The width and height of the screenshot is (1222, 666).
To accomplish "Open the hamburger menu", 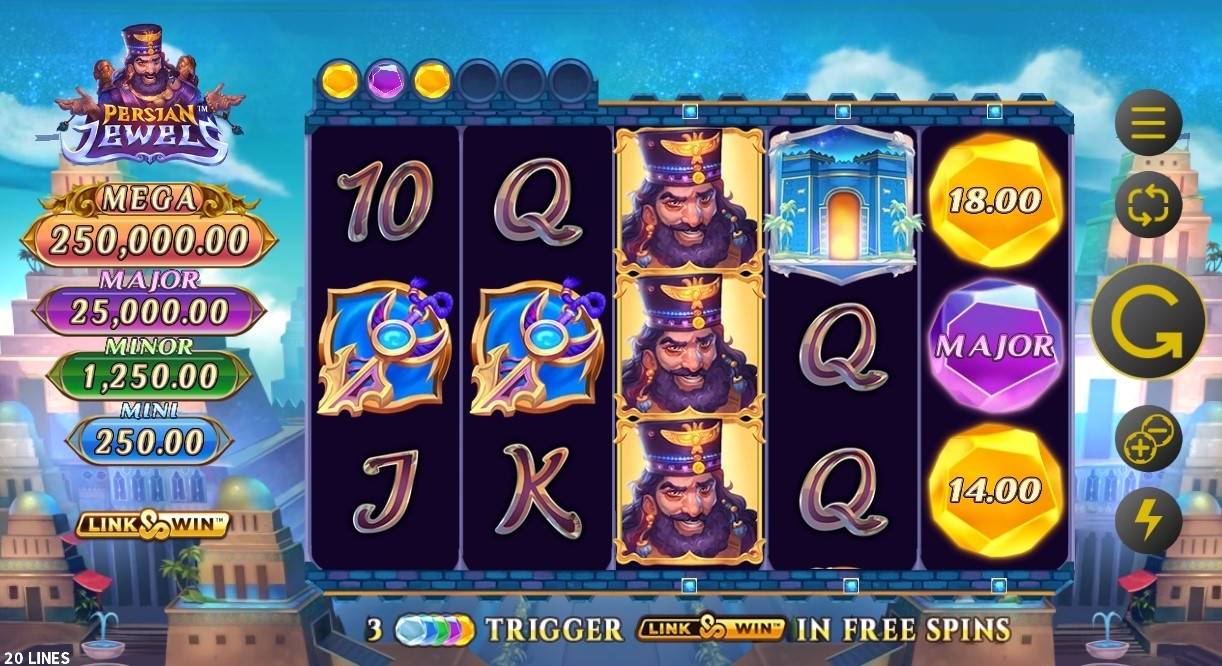I will click(x=1148, y=122).
